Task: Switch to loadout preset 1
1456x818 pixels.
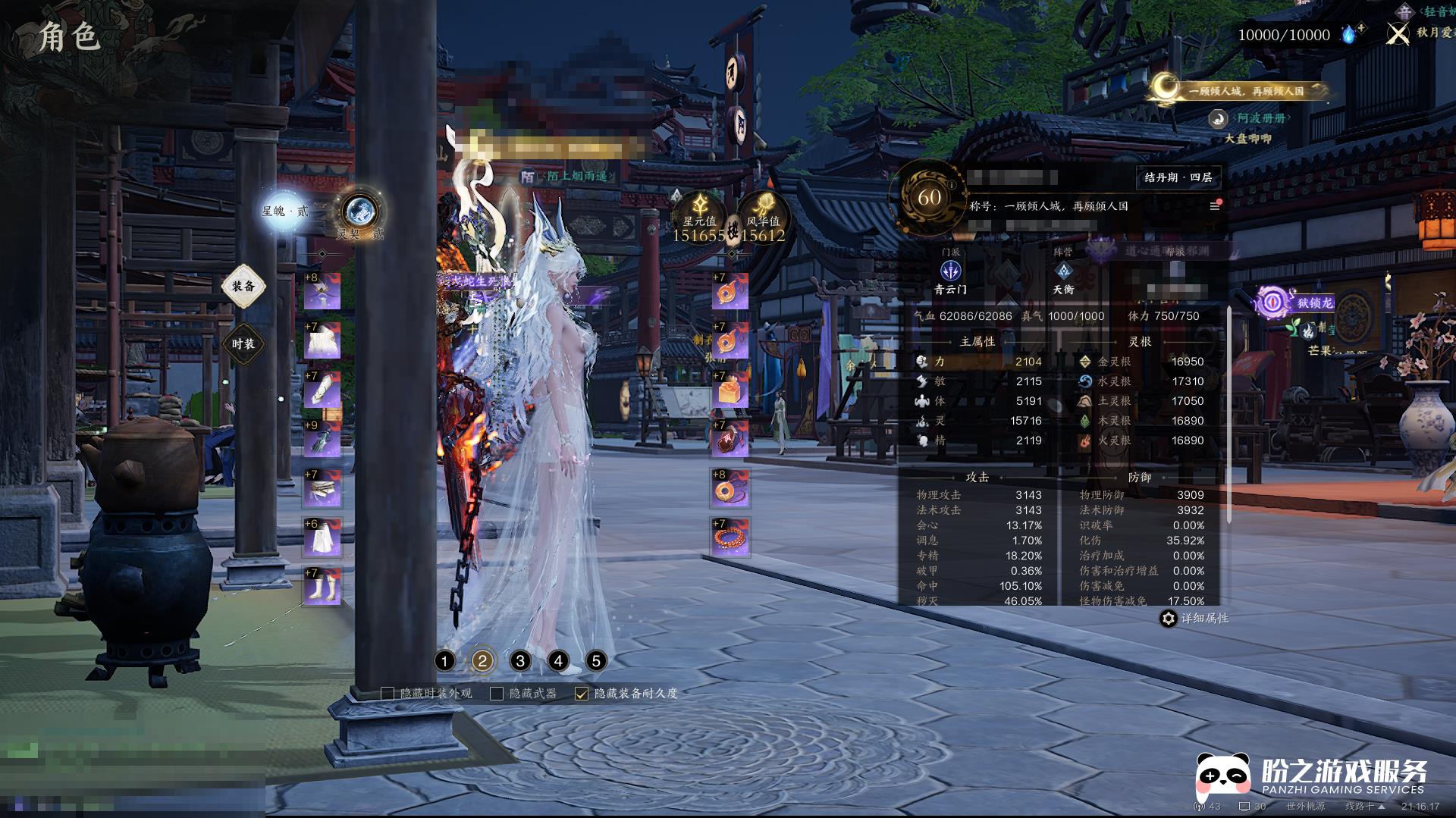Action: pos(445,661)
